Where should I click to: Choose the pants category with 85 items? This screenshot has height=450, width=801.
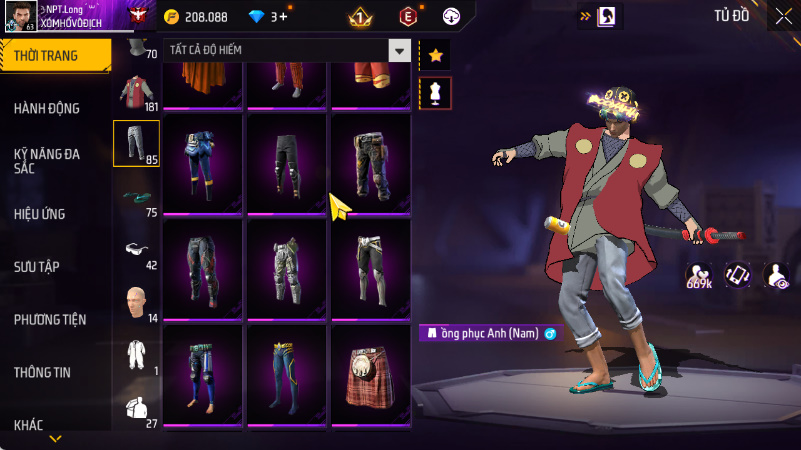136,143
